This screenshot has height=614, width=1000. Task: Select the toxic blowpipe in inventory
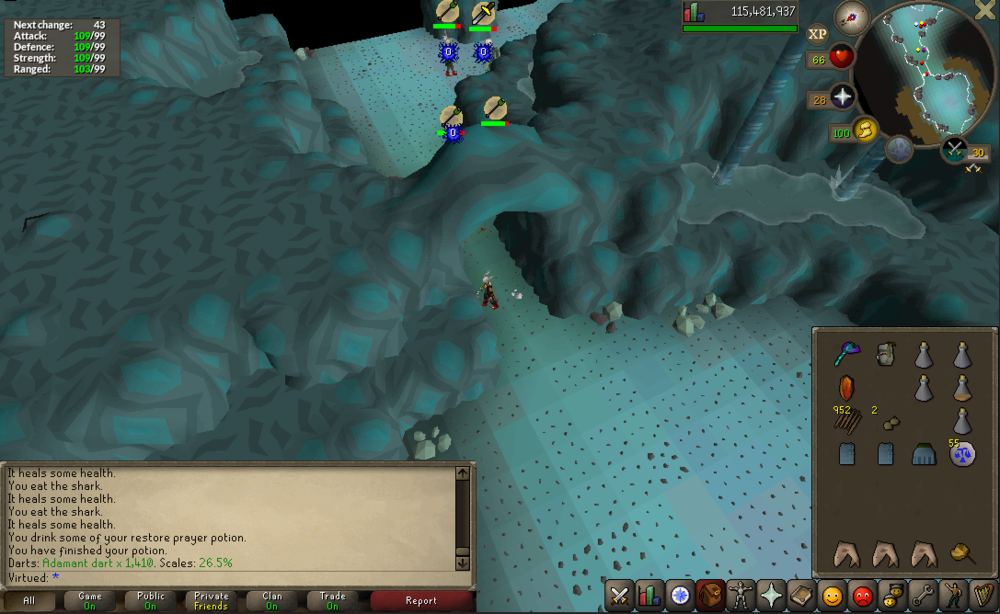pyautogui.click(x=846, y=354)
